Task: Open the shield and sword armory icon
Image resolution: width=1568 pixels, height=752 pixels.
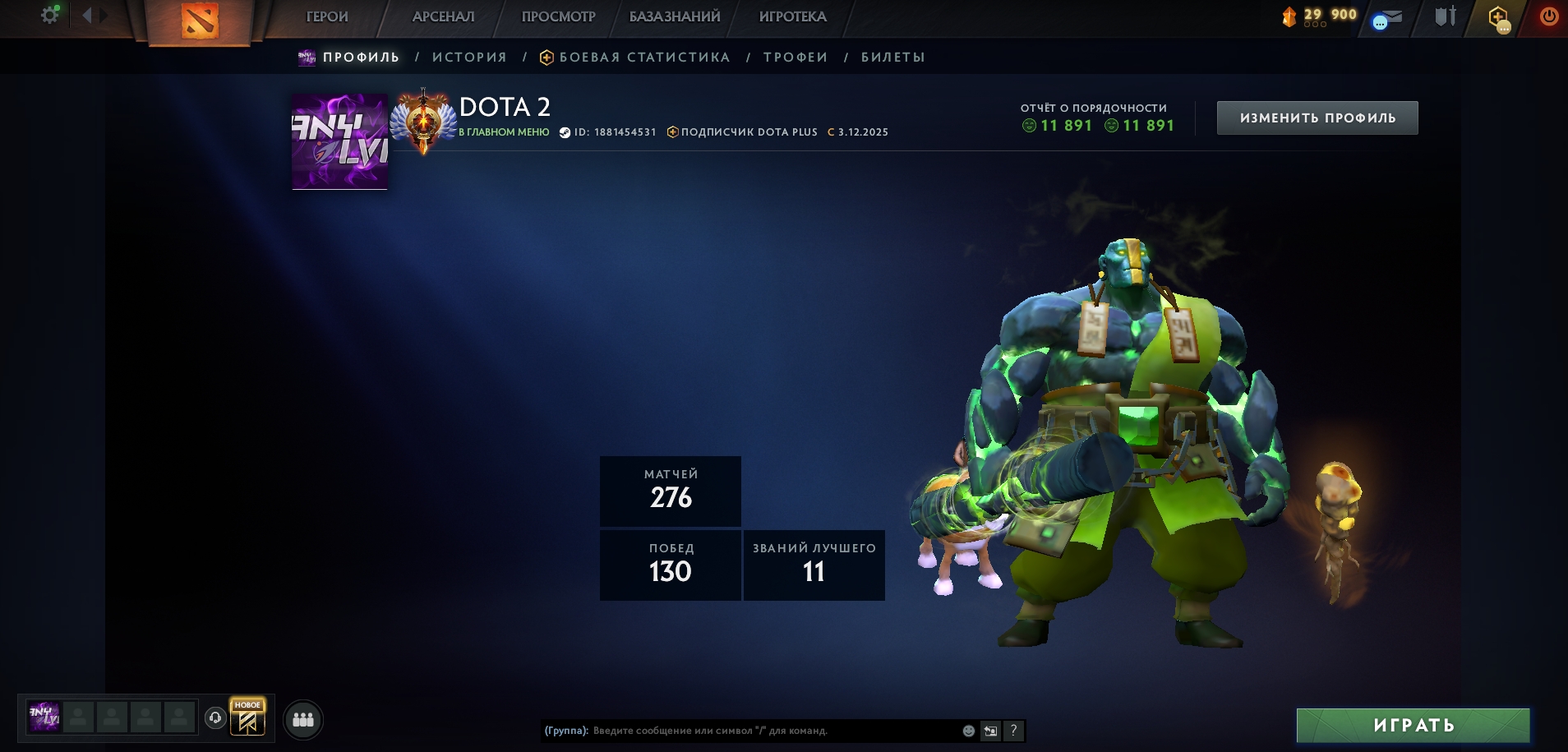Action: coord(1445,16)
